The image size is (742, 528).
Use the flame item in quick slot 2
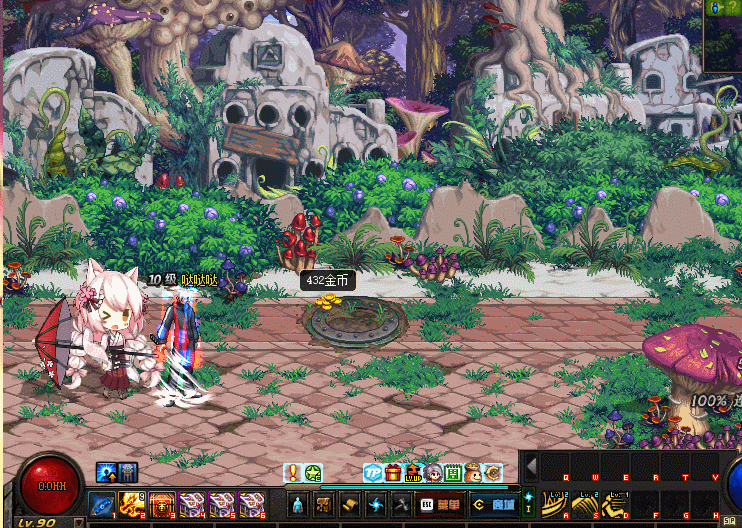pos(132,504)
